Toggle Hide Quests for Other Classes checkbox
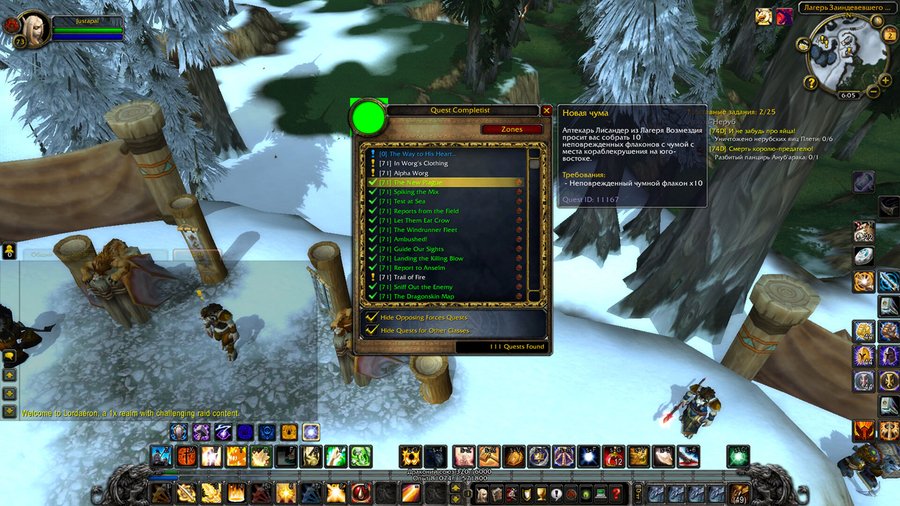 click(x=372, y=330)
